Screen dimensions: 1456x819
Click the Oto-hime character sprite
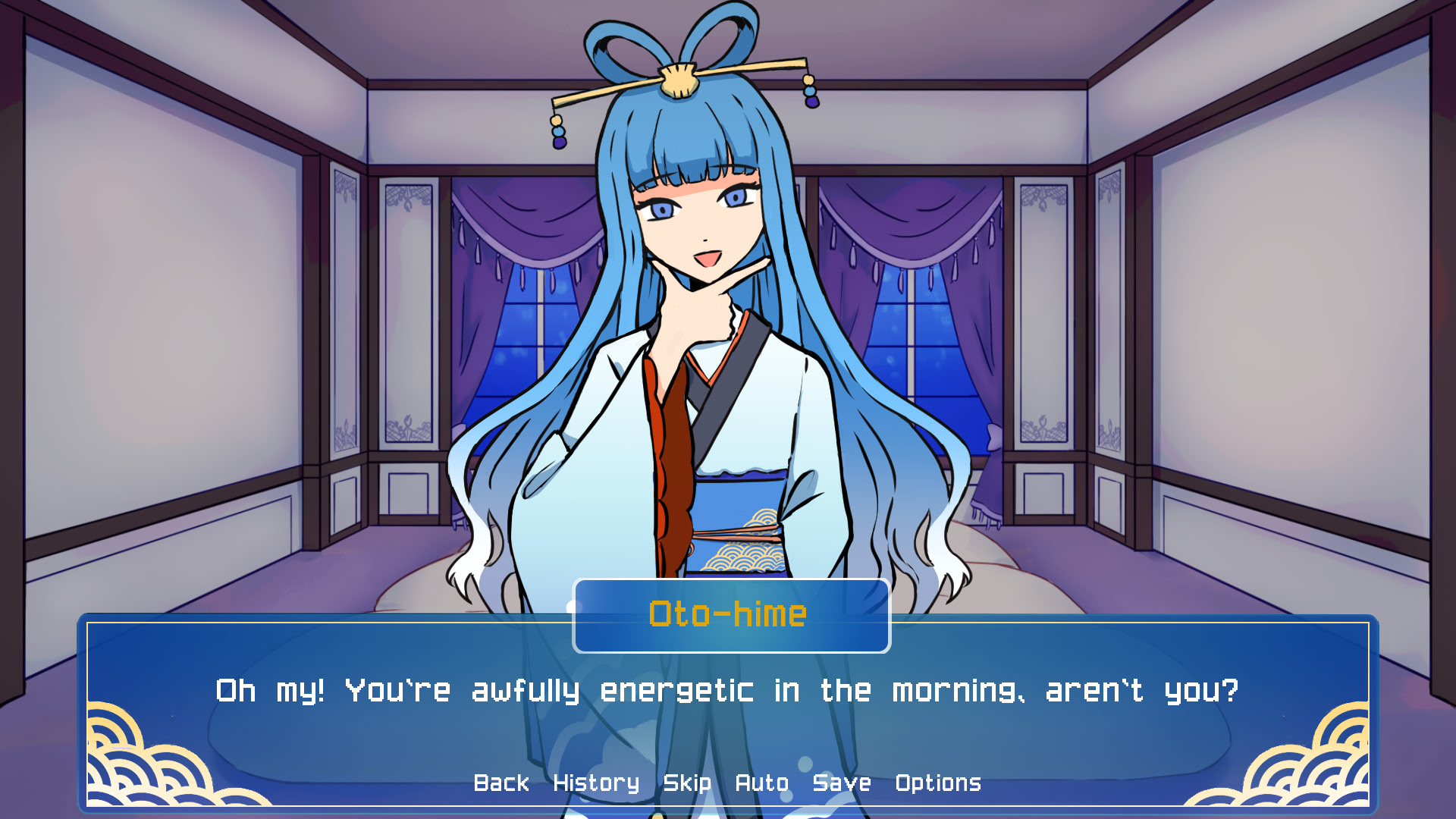698,341
